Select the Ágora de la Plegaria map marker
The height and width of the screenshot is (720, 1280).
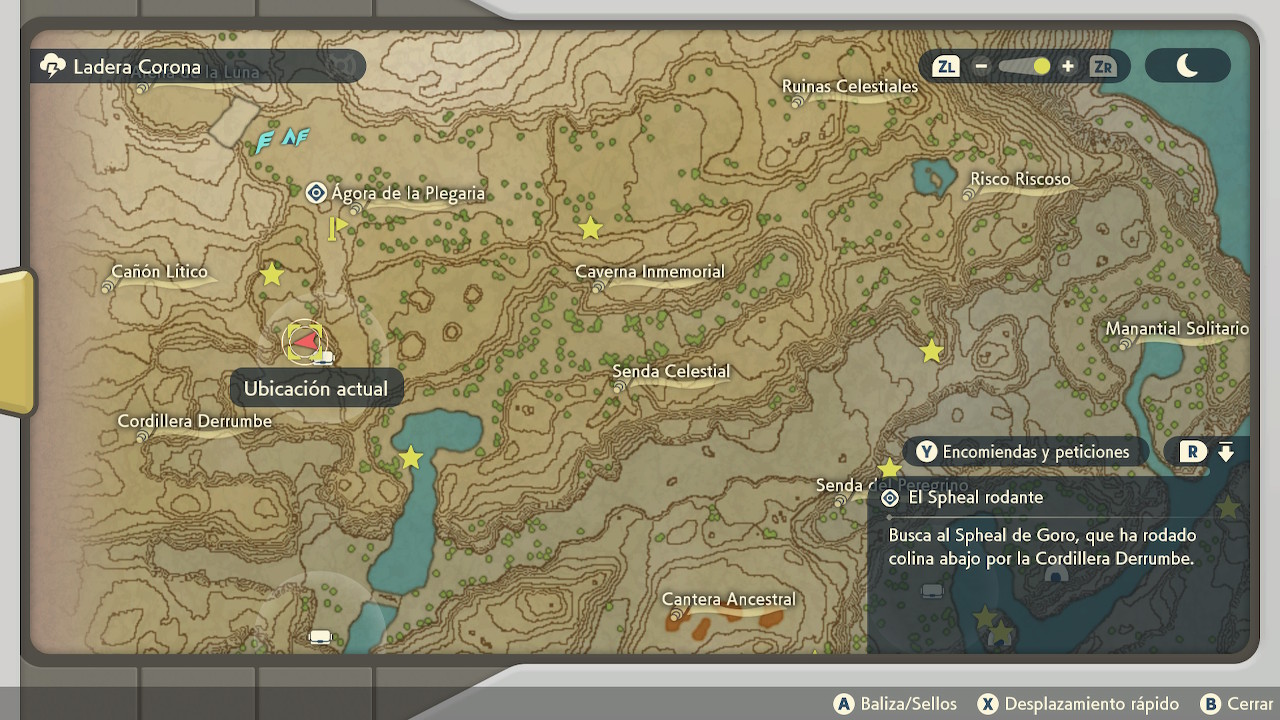pos(317,193)
